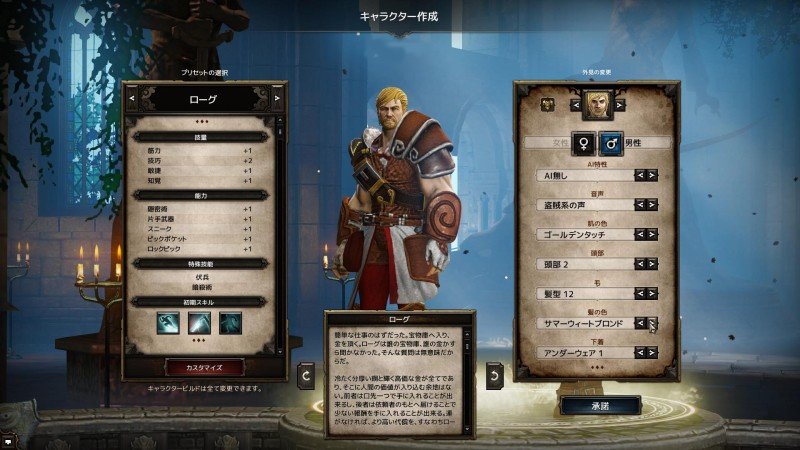800x450 pixels.
Task: Change 盗賊系の声 voice to next option
Action: tap(653, 205)
